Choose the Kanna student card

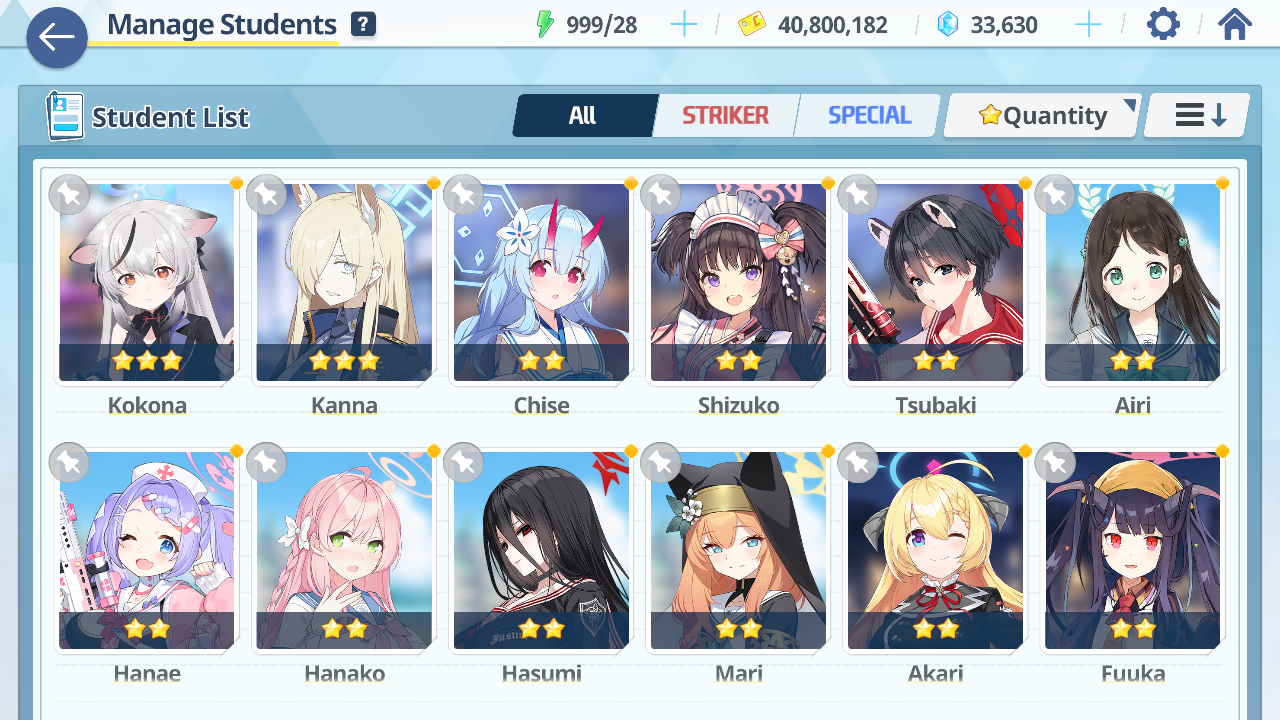pos(344,282)
